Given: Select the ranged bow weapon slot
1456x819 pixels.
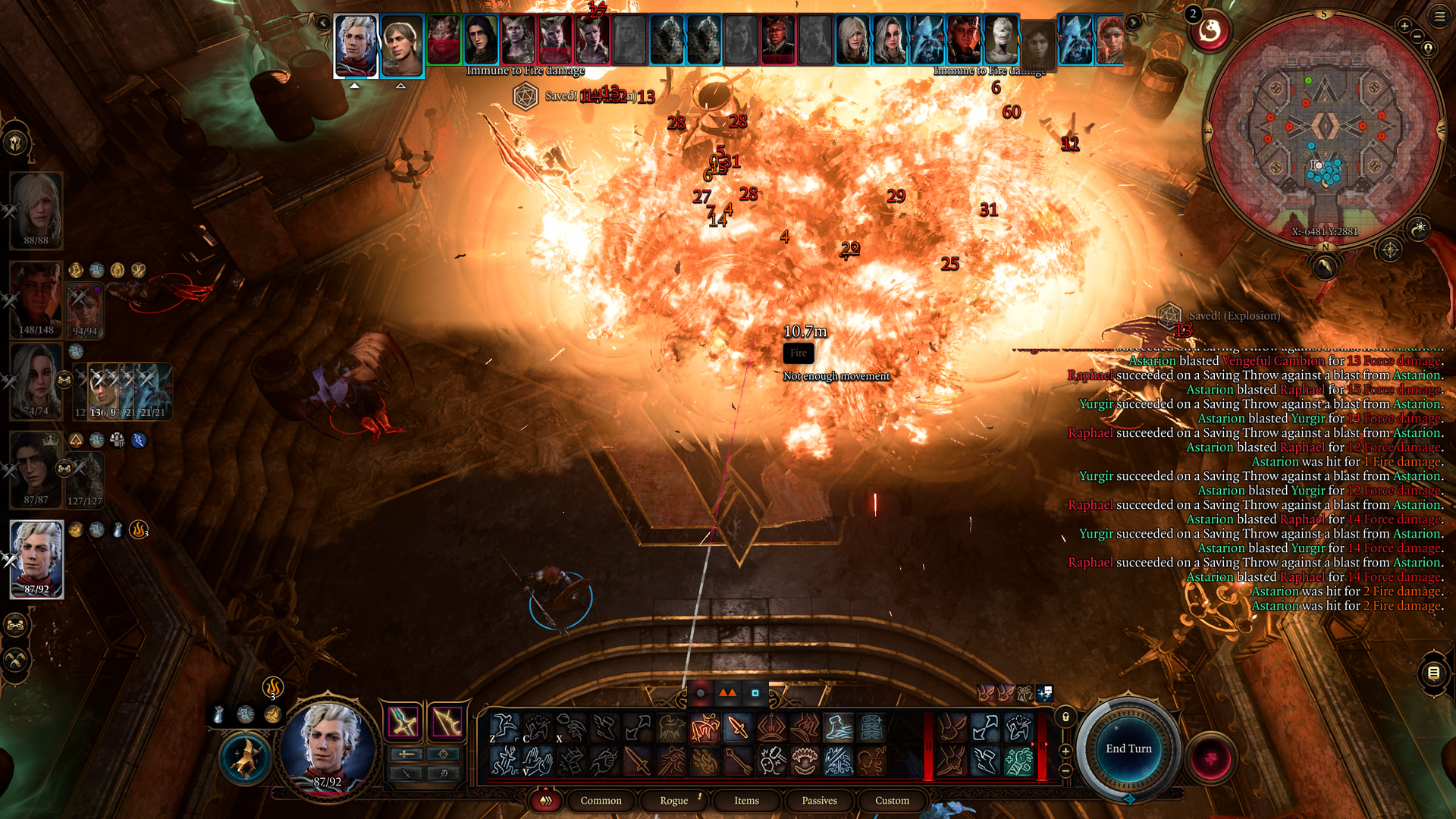Looking at the screenshot, I should pyautogui.click(x=447, y=722).
